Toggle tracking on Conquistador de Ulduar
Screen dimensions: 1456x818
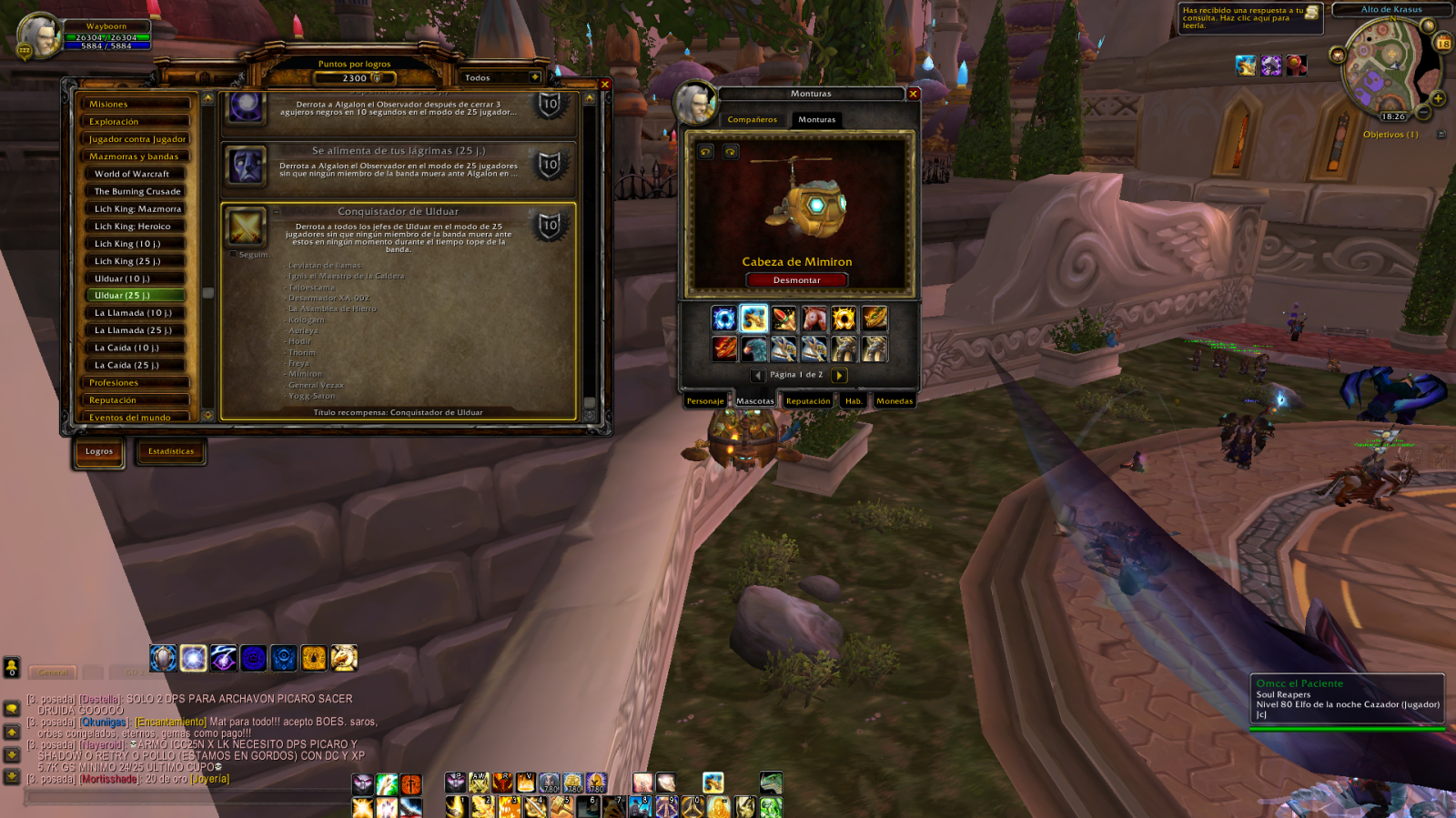tap(233, 255)
